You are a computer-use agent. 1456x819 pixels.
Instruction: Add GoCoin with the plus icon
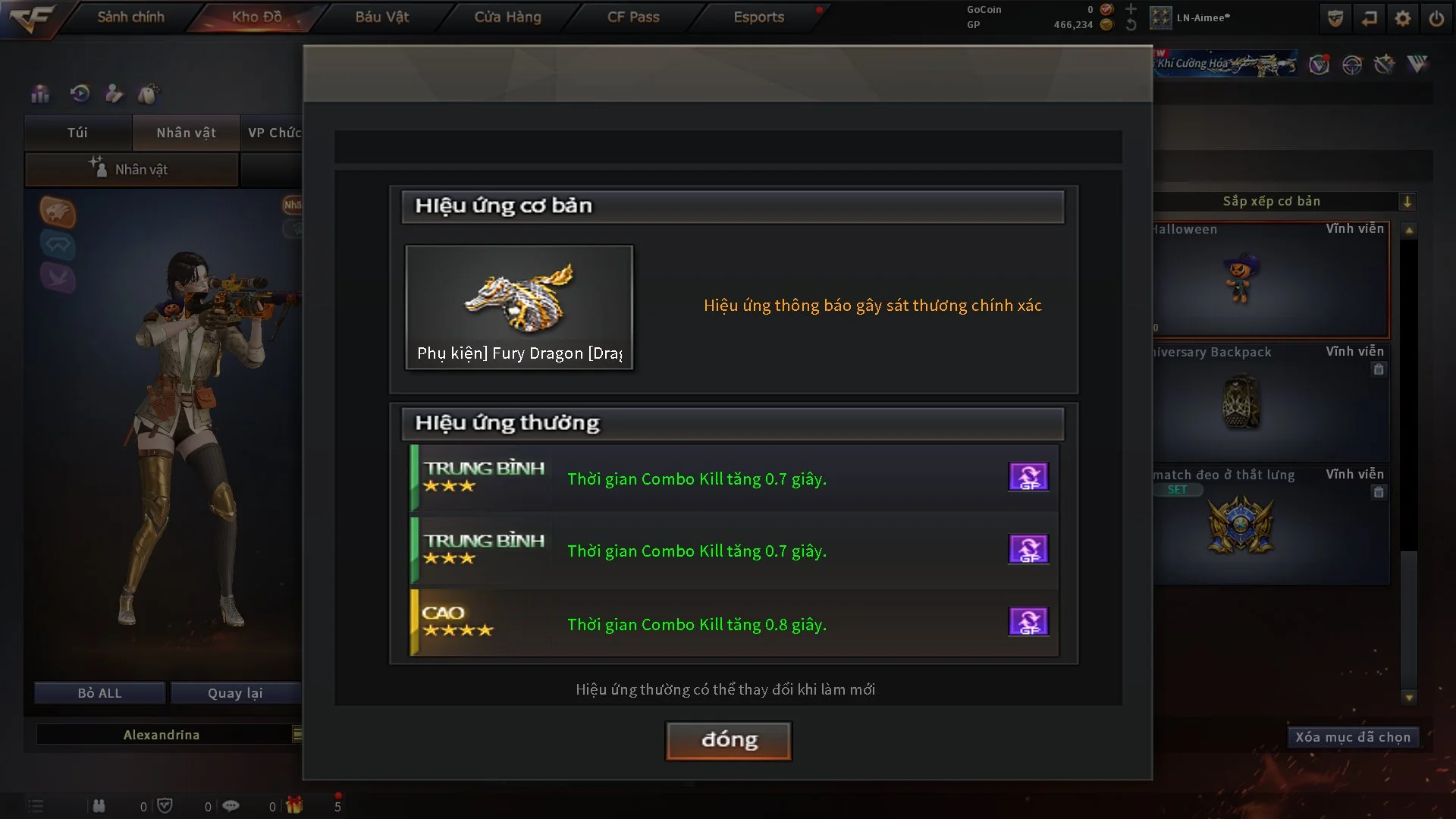pyautogui.click(x=1131, y=9)
